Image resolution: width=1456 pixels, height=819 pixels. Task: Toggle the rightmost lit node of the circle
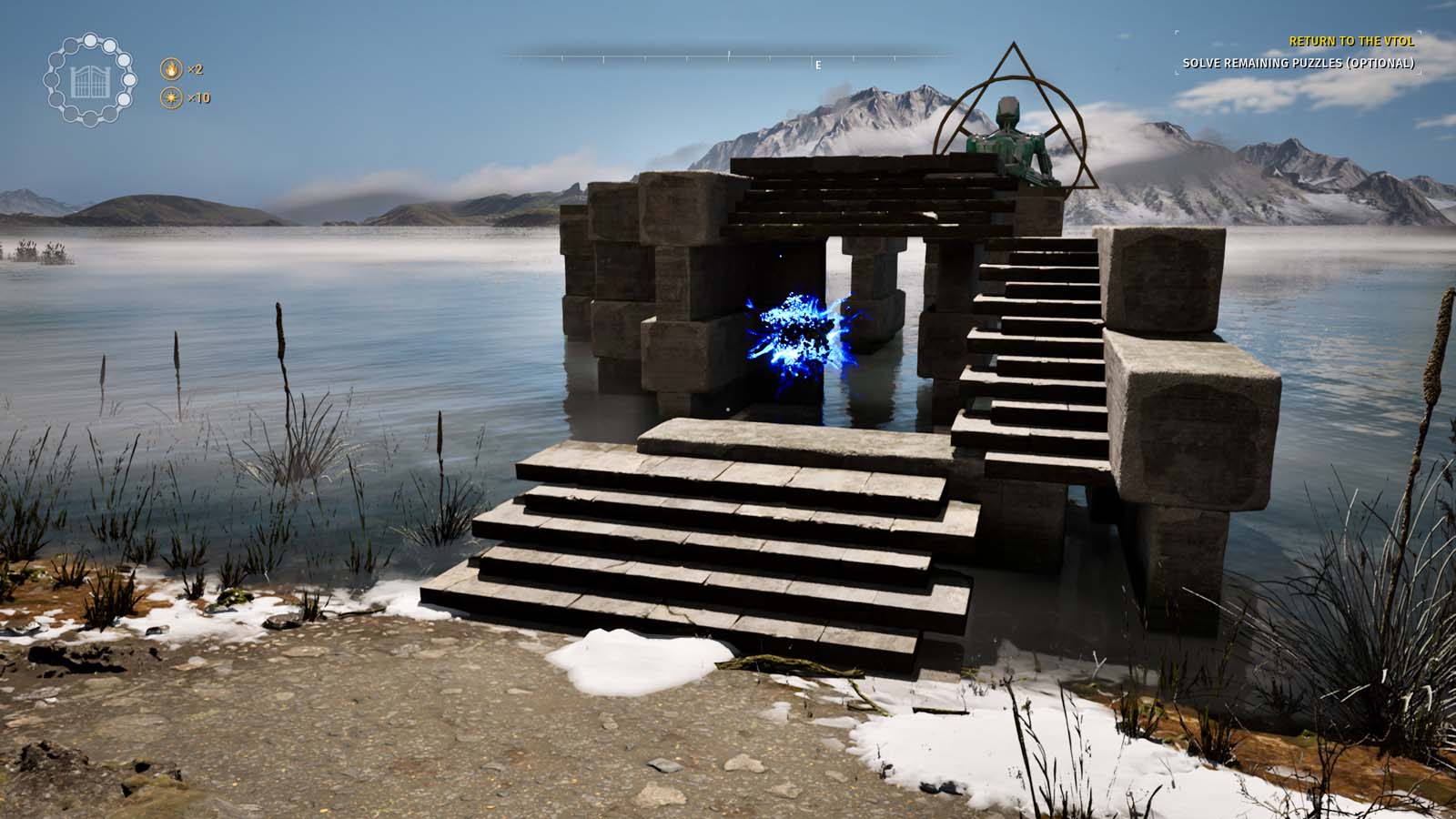[x=128, y=80]
